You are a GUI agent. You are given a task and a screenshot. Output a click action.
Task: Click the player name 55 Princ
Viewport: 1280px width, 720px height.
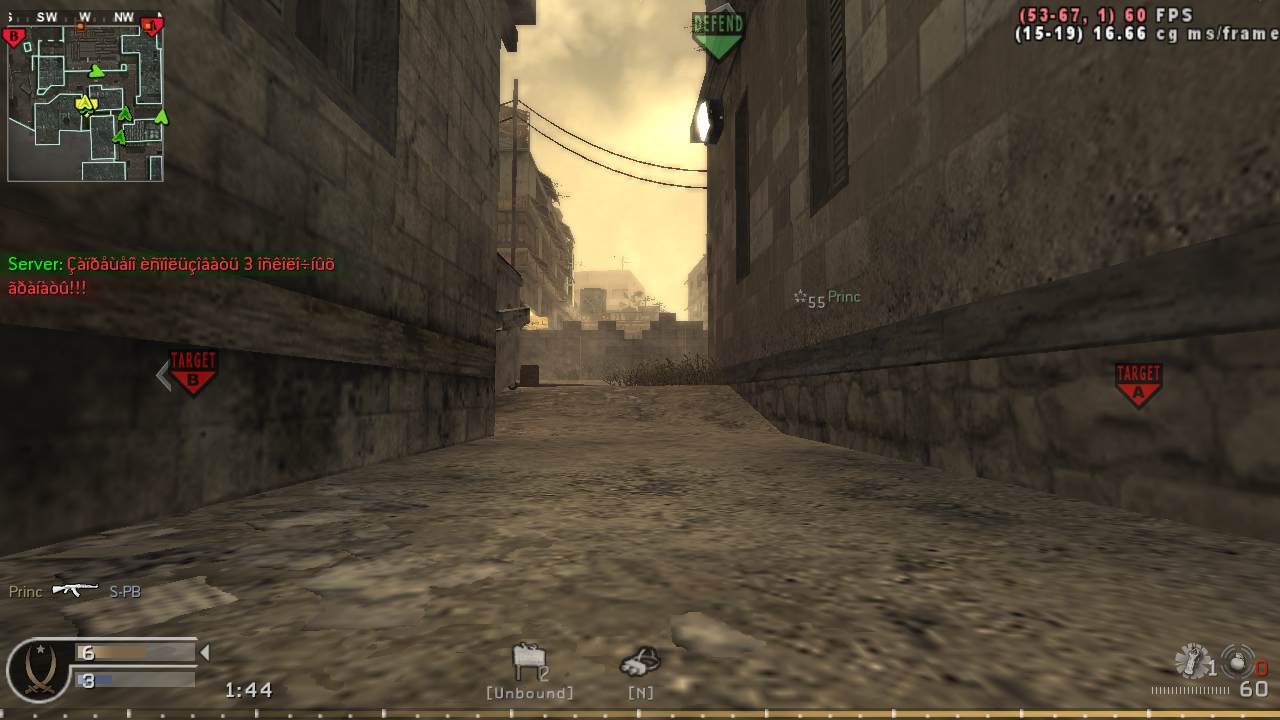828,297
